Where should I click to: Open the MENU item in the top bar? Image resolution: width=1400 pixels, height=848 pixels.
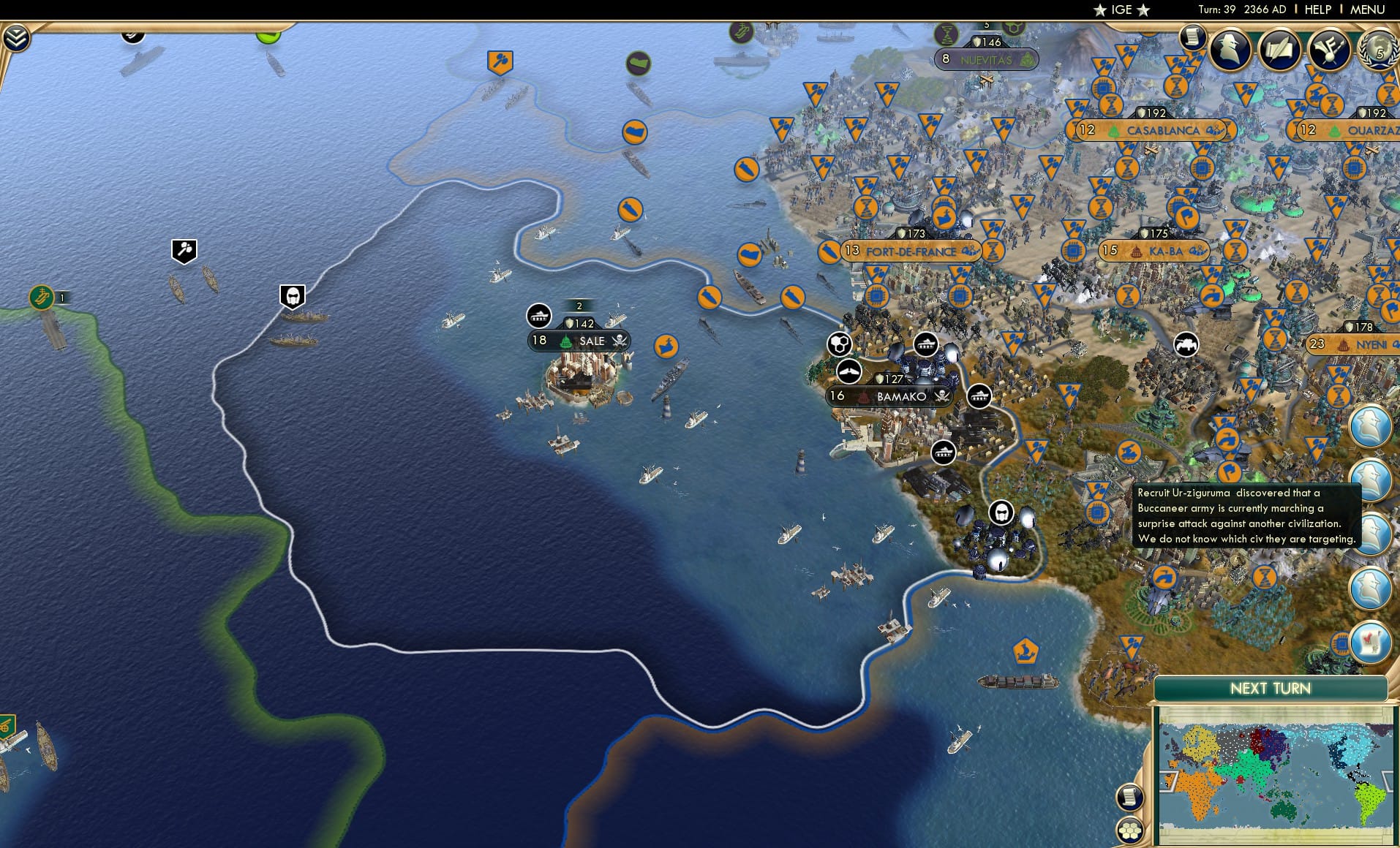1369,10
